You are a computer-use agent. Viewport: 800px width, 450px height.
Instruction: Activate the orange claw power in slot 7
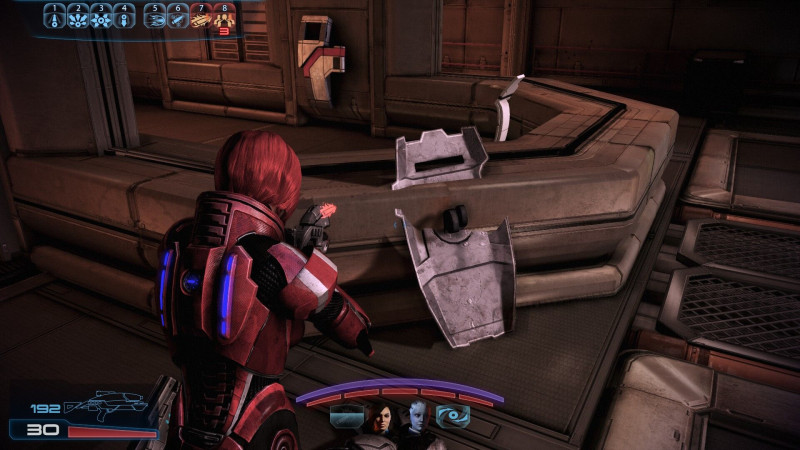click(200, 18)
